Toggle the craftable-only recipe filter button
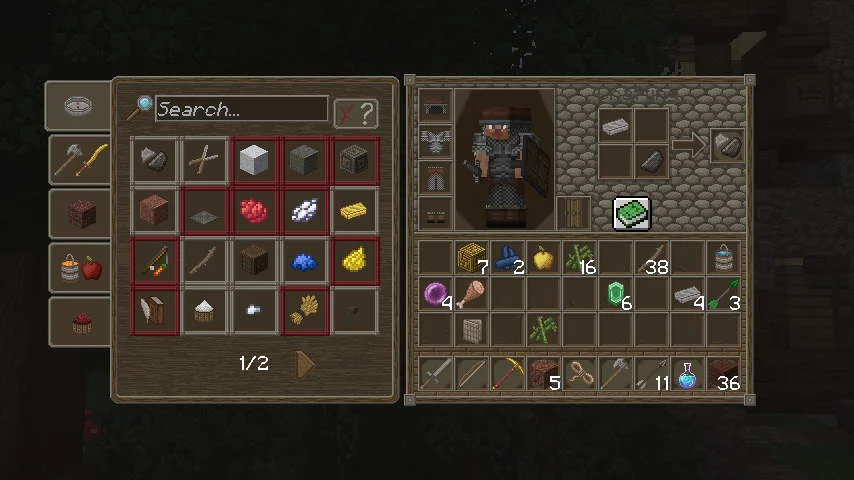The height and width of the screenshot is (480, 854). pyautogui.click(x=356, y=113)
